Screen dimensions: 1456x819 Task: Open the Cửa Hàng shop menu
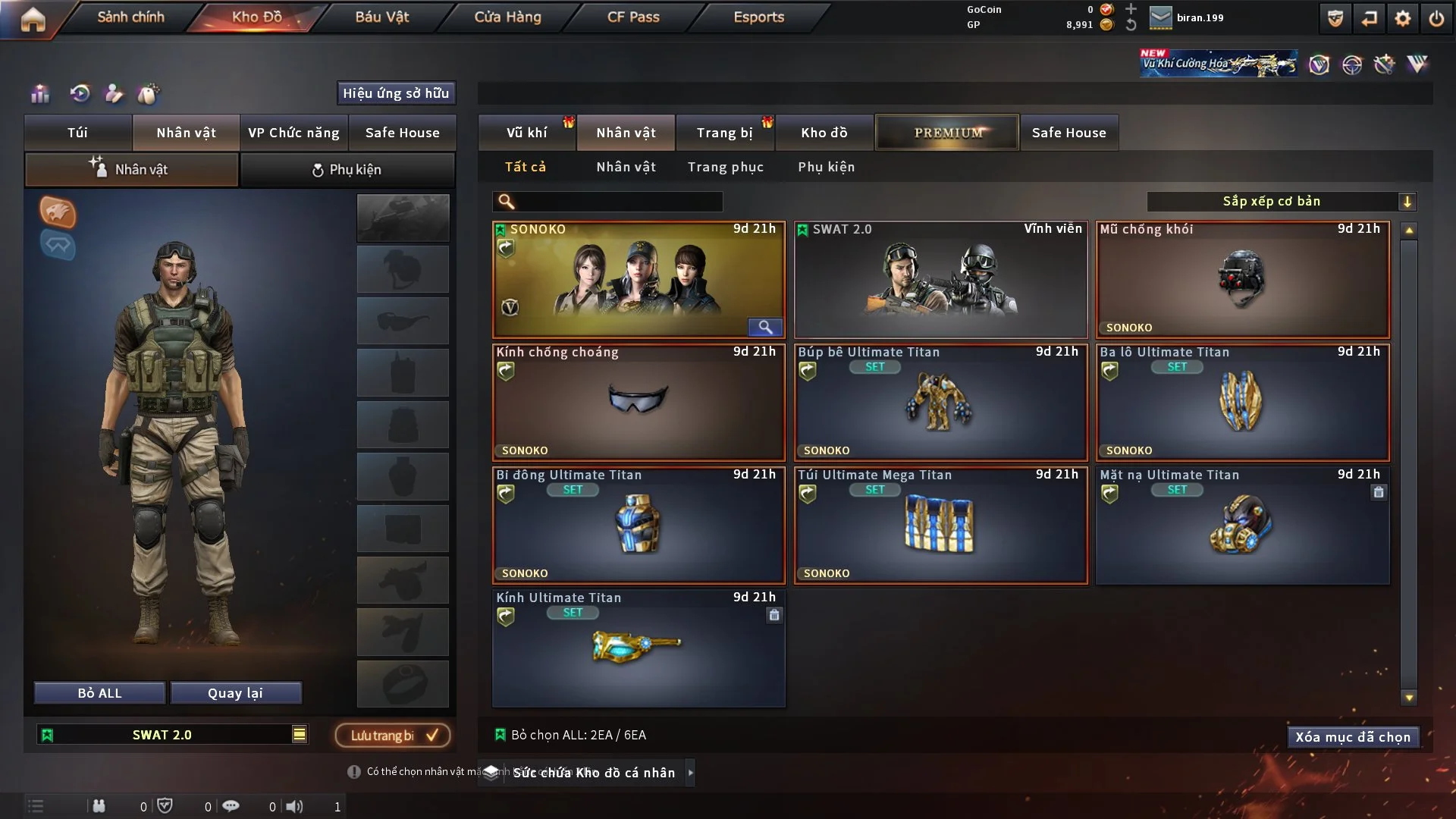tap(507, 17)
